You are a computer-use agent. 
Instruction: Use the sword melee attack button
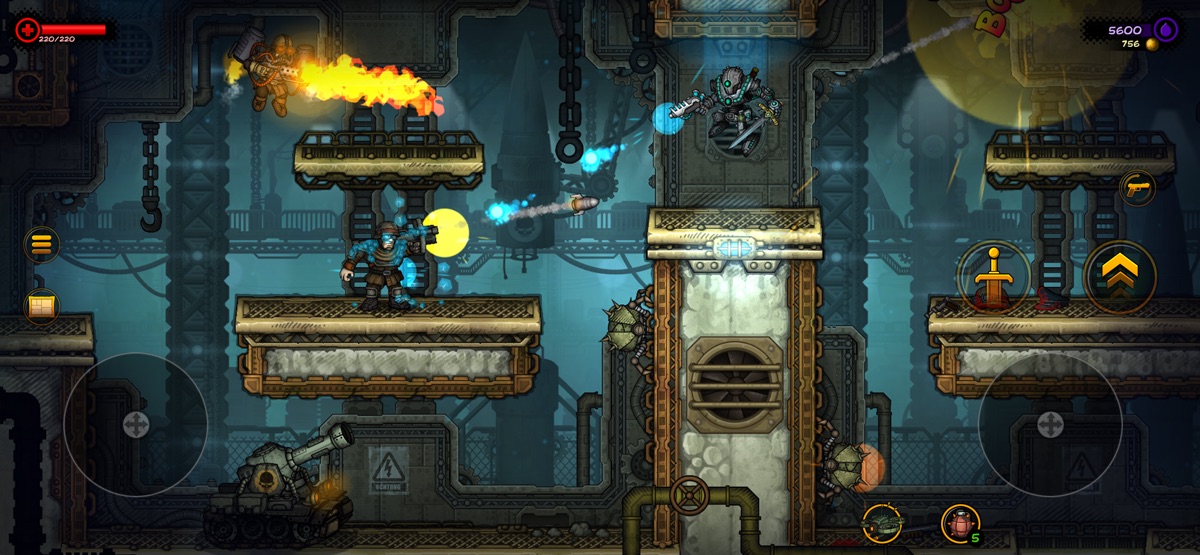click(994, 276)
